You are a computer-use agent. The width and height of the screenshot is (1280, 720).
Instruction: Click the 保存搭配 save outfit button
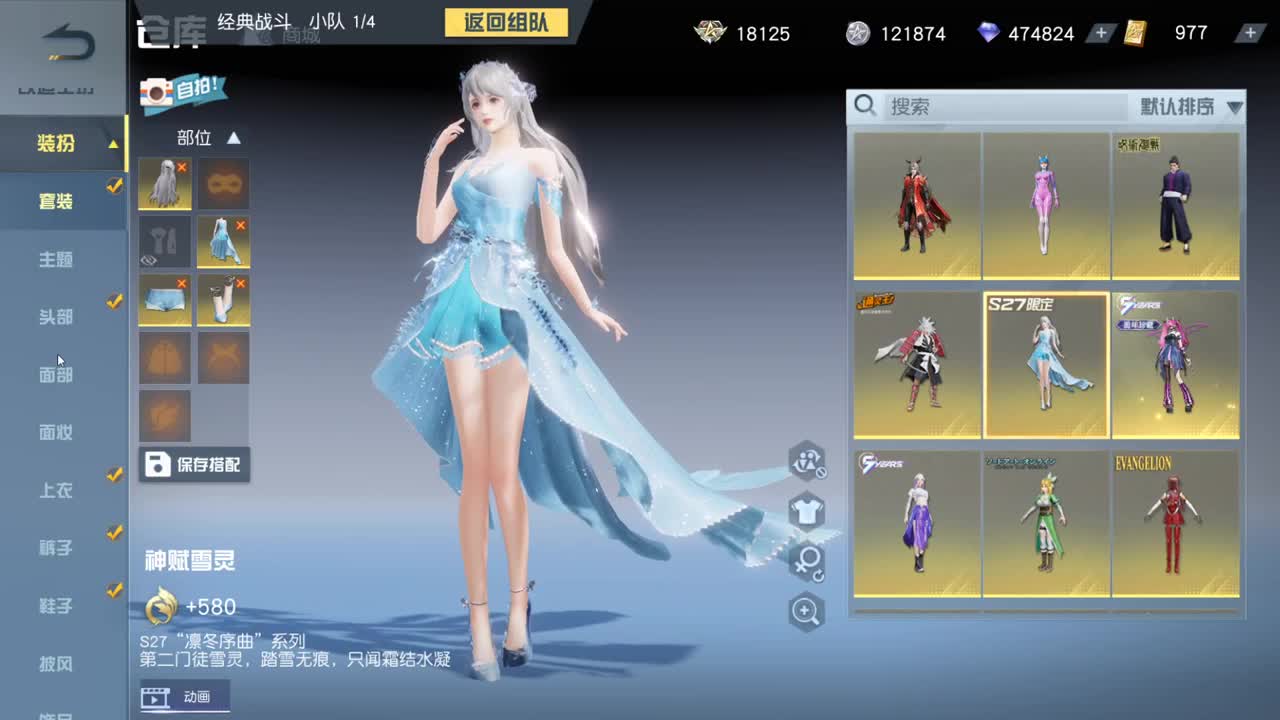194,464
